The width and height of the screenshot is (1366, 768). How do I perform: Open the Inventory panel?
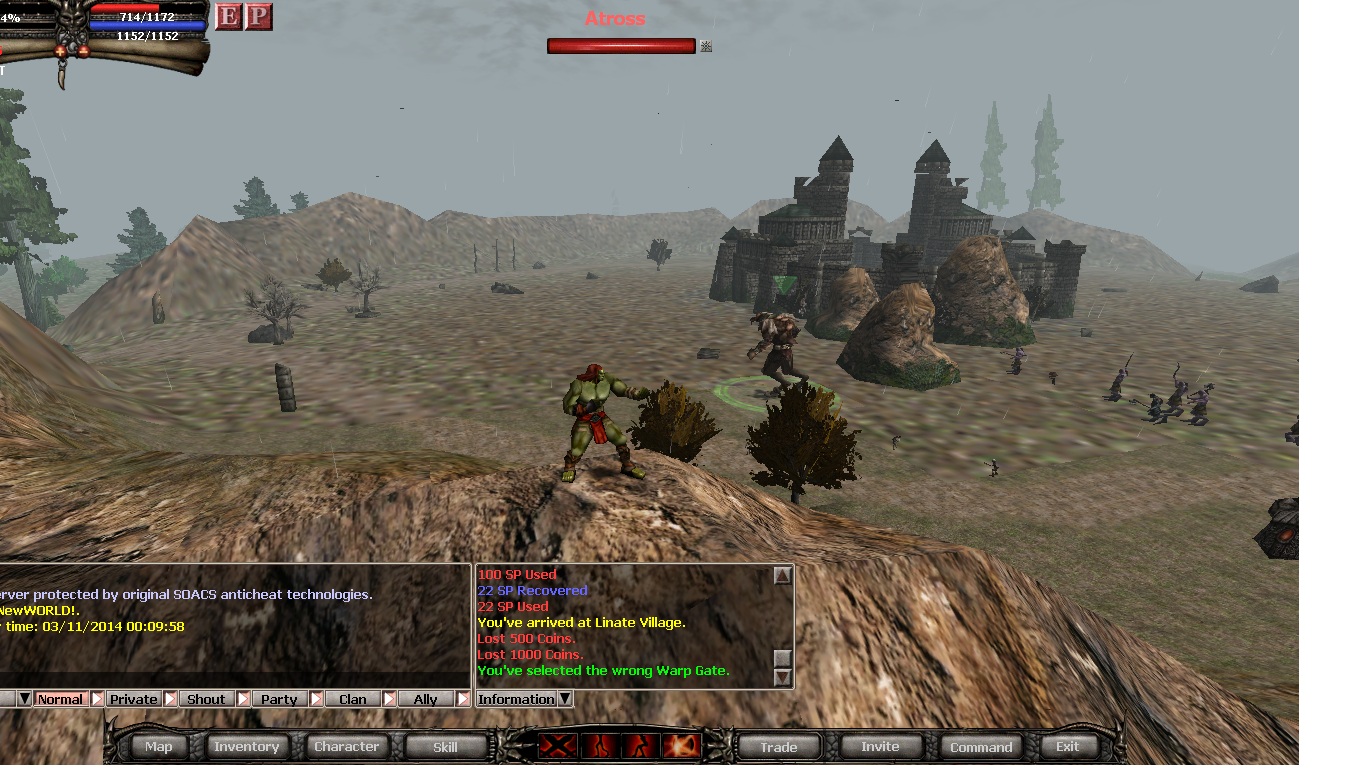tap(246, 746)
